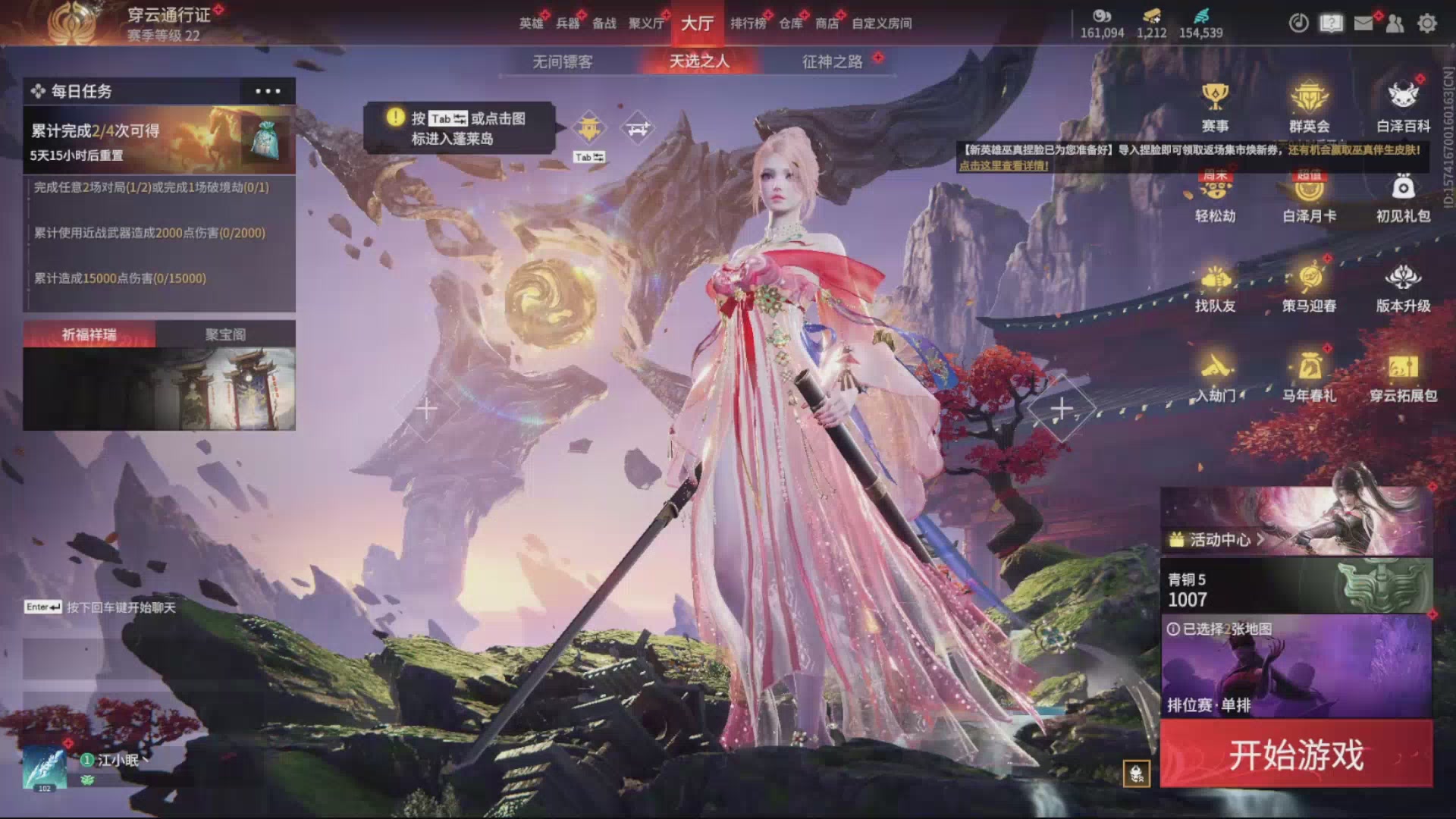Screen dimensions: 1456x819
Task: Open the 赛事 tournament trophy icon
Action: point(1215,106)
